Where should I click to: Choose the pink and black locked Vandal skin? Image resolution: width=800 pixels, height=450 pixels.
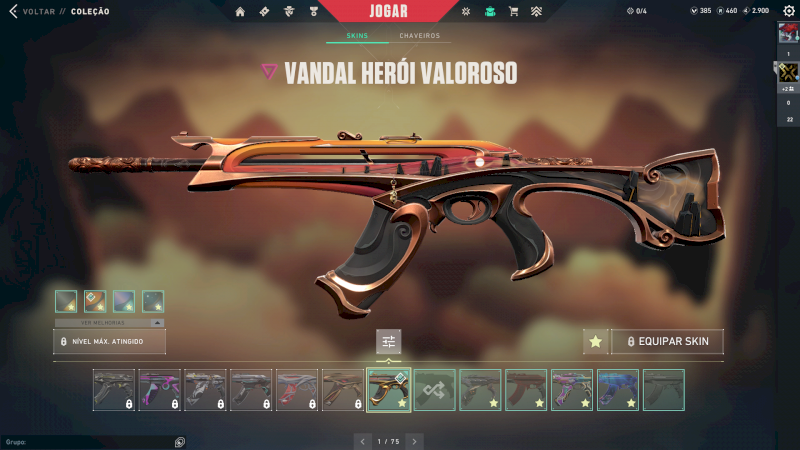click(x=160, y=390)
